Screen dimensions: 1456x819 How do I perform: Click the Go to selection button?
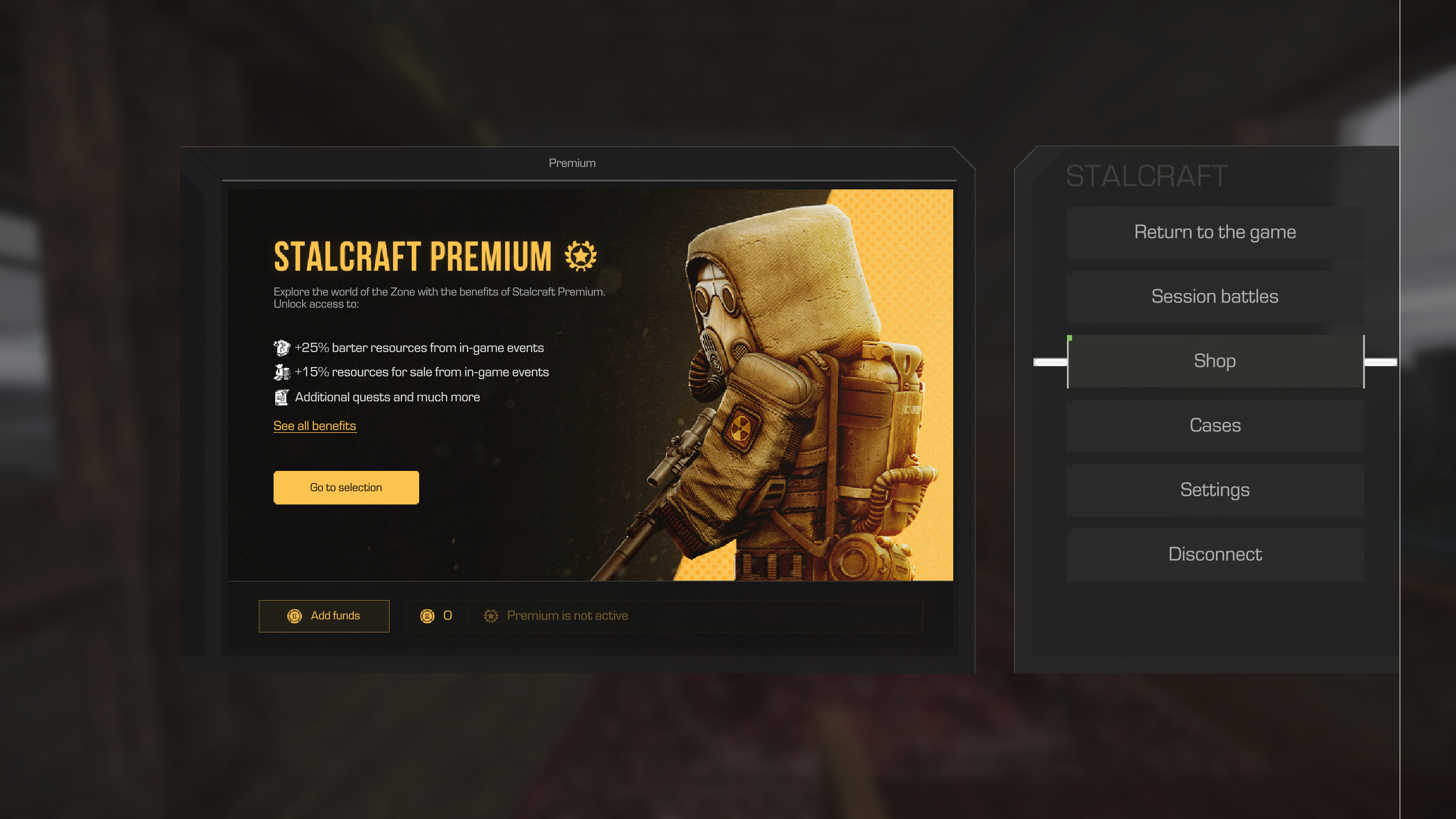[346, 487]
